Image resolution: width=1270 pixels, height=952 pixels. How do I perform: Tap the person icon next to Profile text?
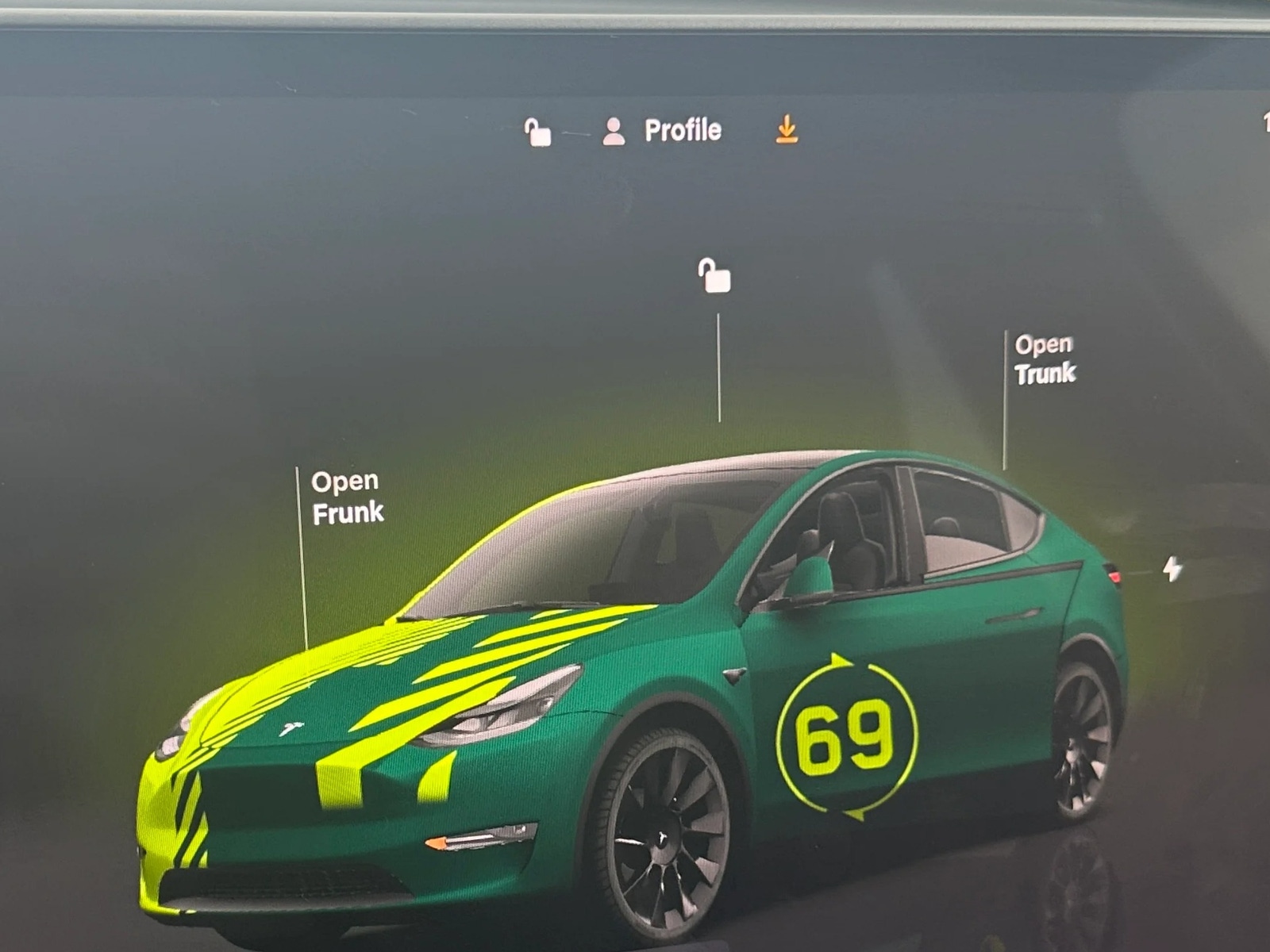pos(611,128)
